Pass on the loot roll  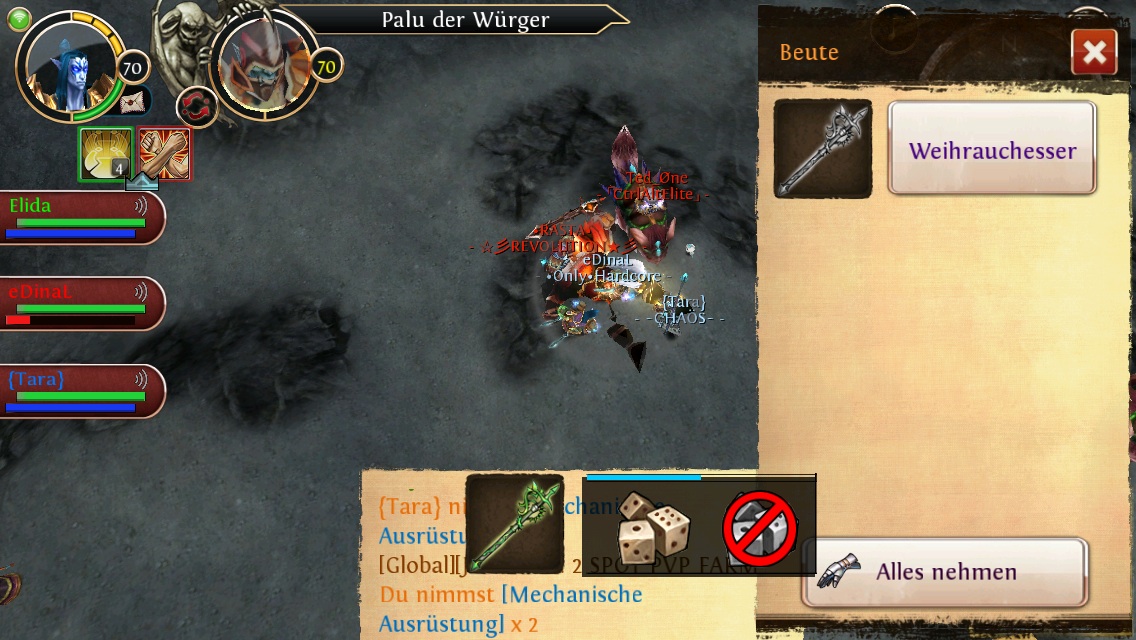(x=760, y=529)
